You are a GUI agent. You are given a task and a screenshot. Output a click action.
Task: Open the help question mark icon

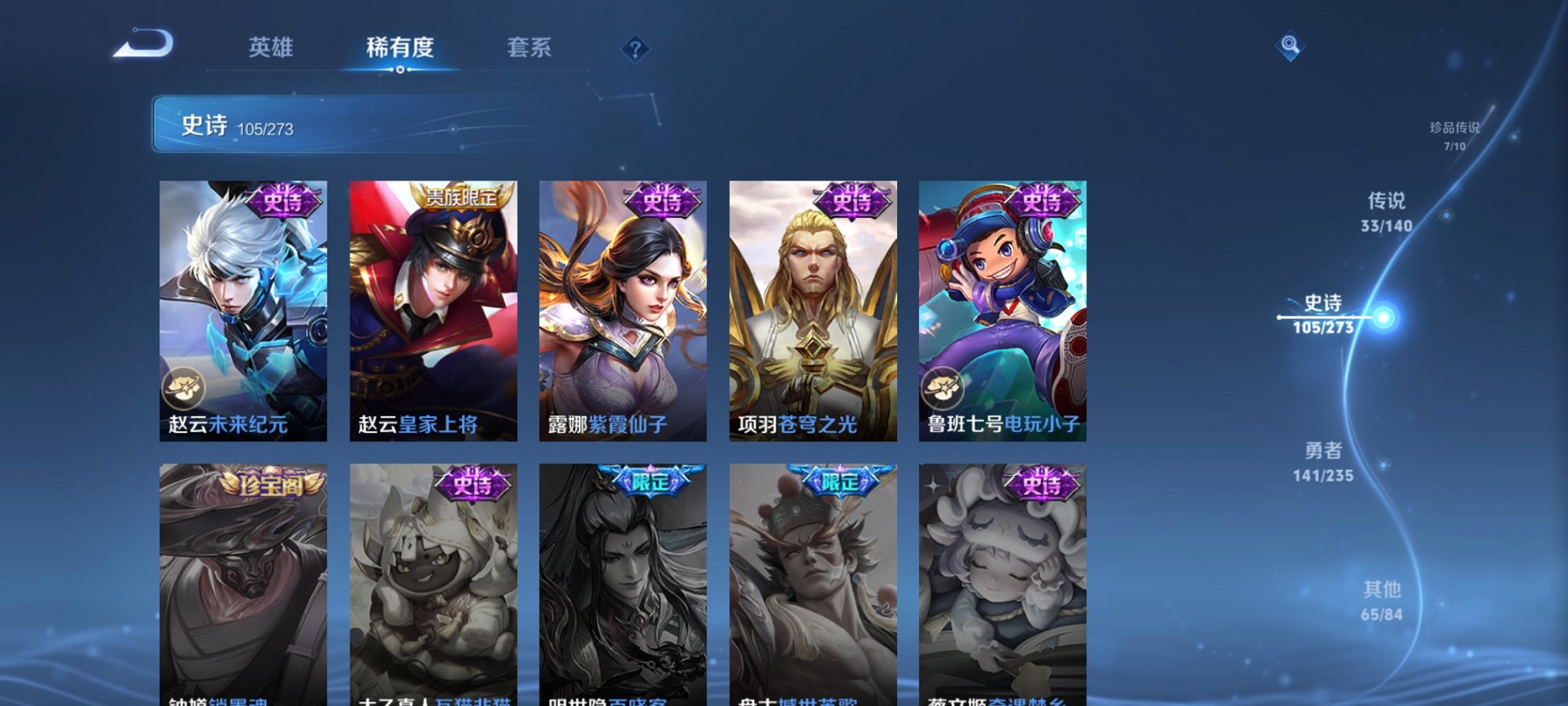[x=635, y=49]
